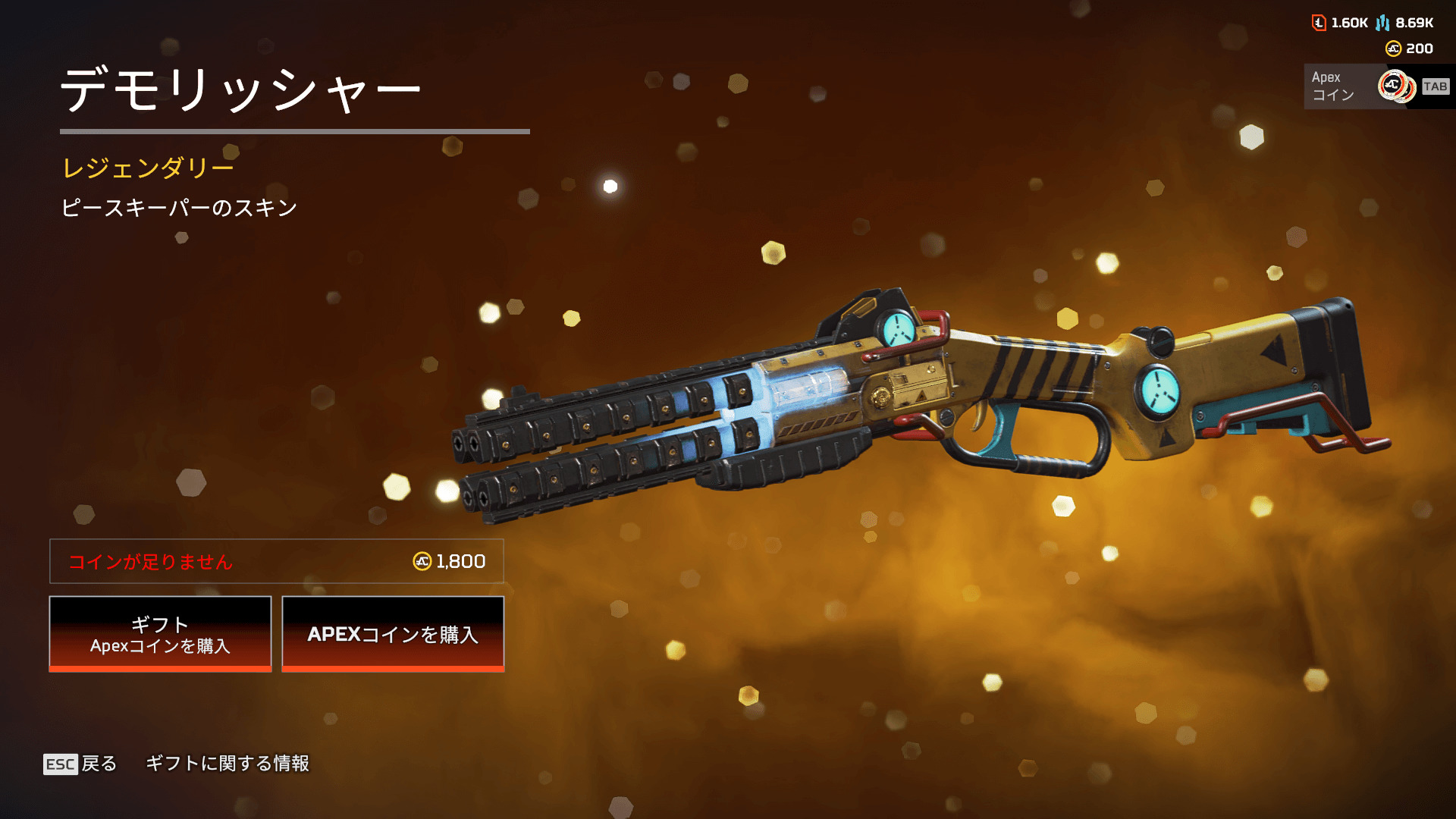Go back with the 戻る button
The height and width of the screenshot is (819, 1456).
point(80,764)
